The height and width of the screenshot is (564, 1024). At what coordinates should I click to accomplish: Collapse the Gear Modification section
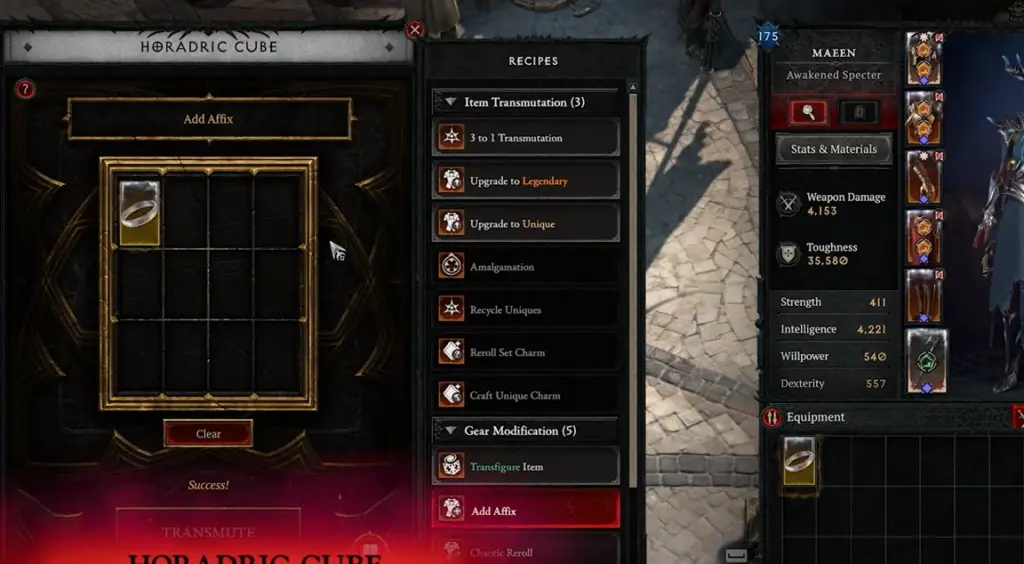pos(449,431)
